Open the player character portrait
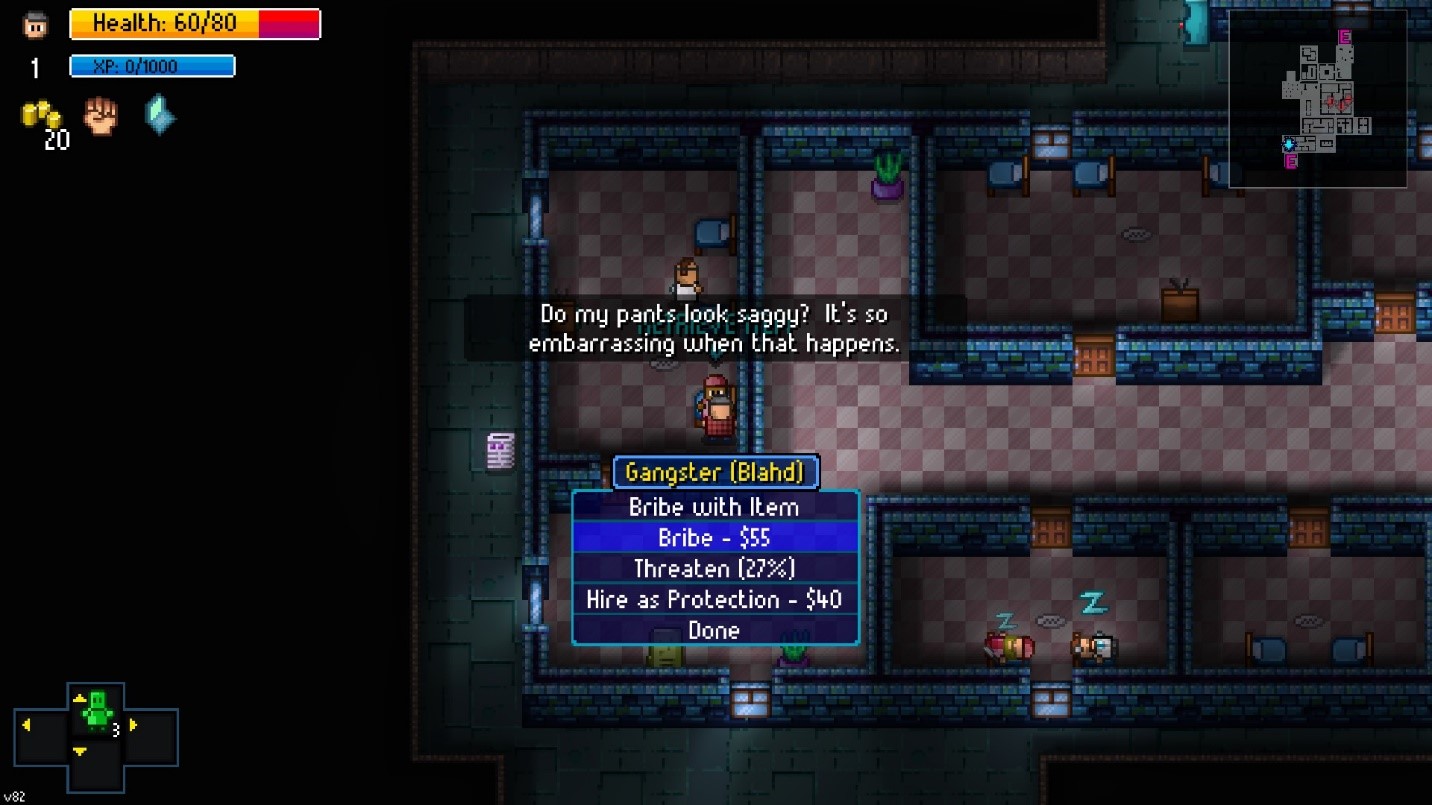The width and height of the screenshot is (1432, 805). [x=36, y=25]
